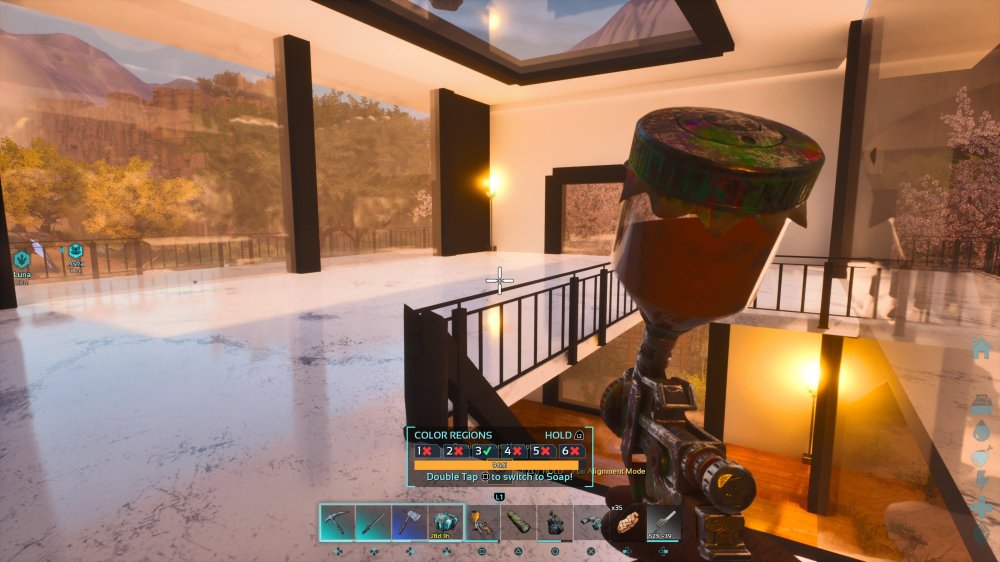The width and height of the screenshot is (1000, 562).
Task: Choose the hatchet hotbar slot
Action: pyautogui.click(x=409, y=522)
